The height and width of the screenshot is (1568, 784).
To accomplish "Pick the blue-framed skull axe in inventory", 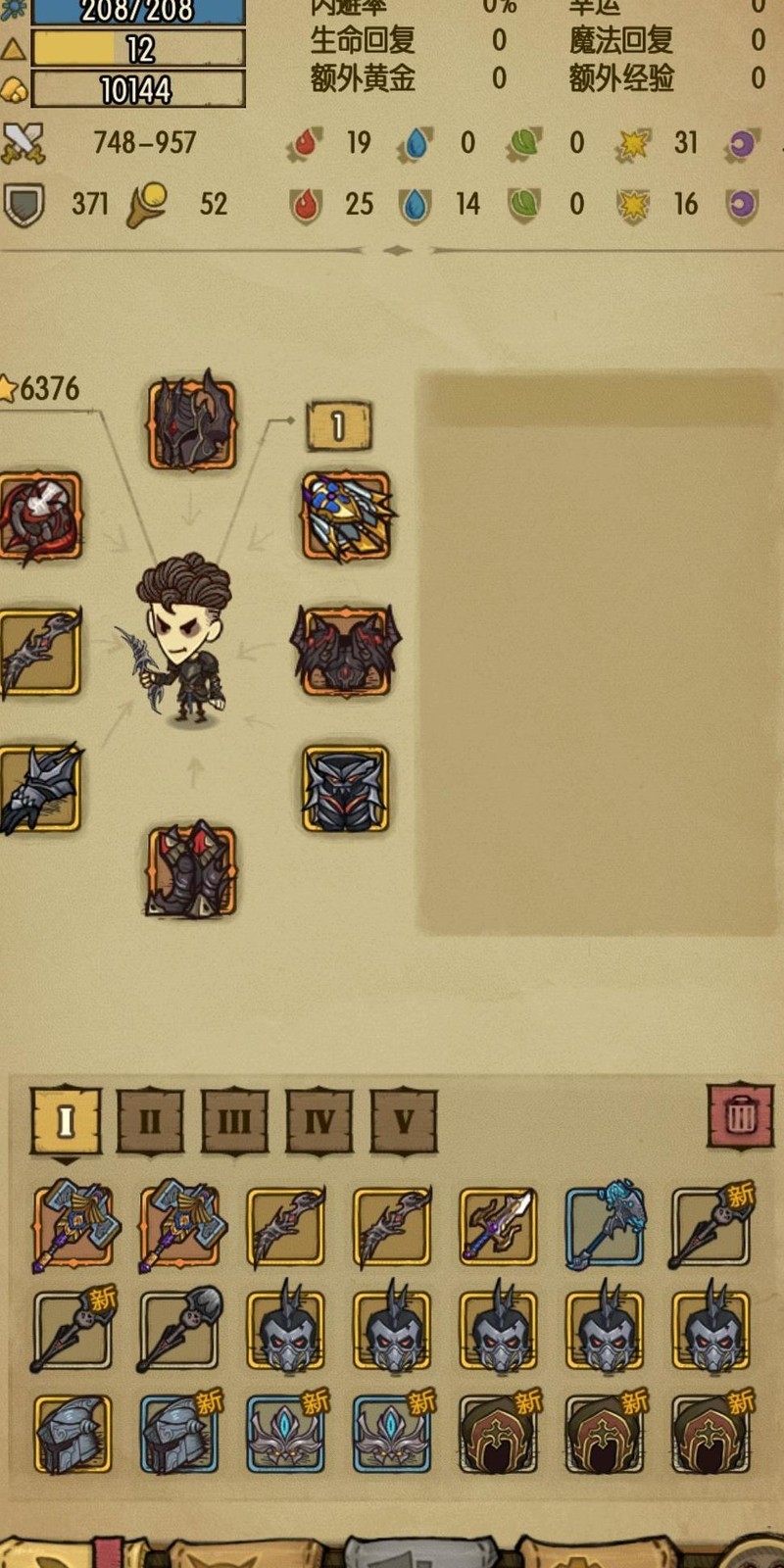I will coord(605,1226).
